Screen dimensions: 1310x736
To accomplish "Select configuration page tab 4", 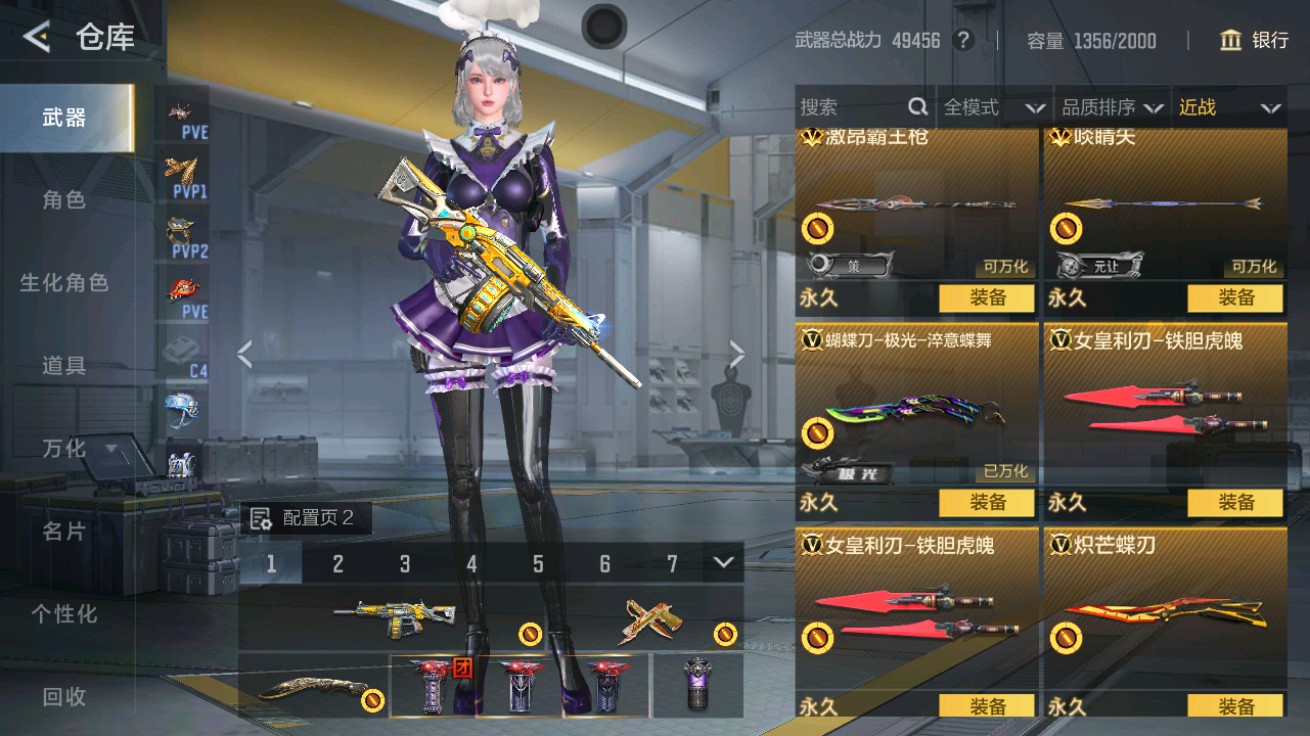I will (x=471, y=564).
